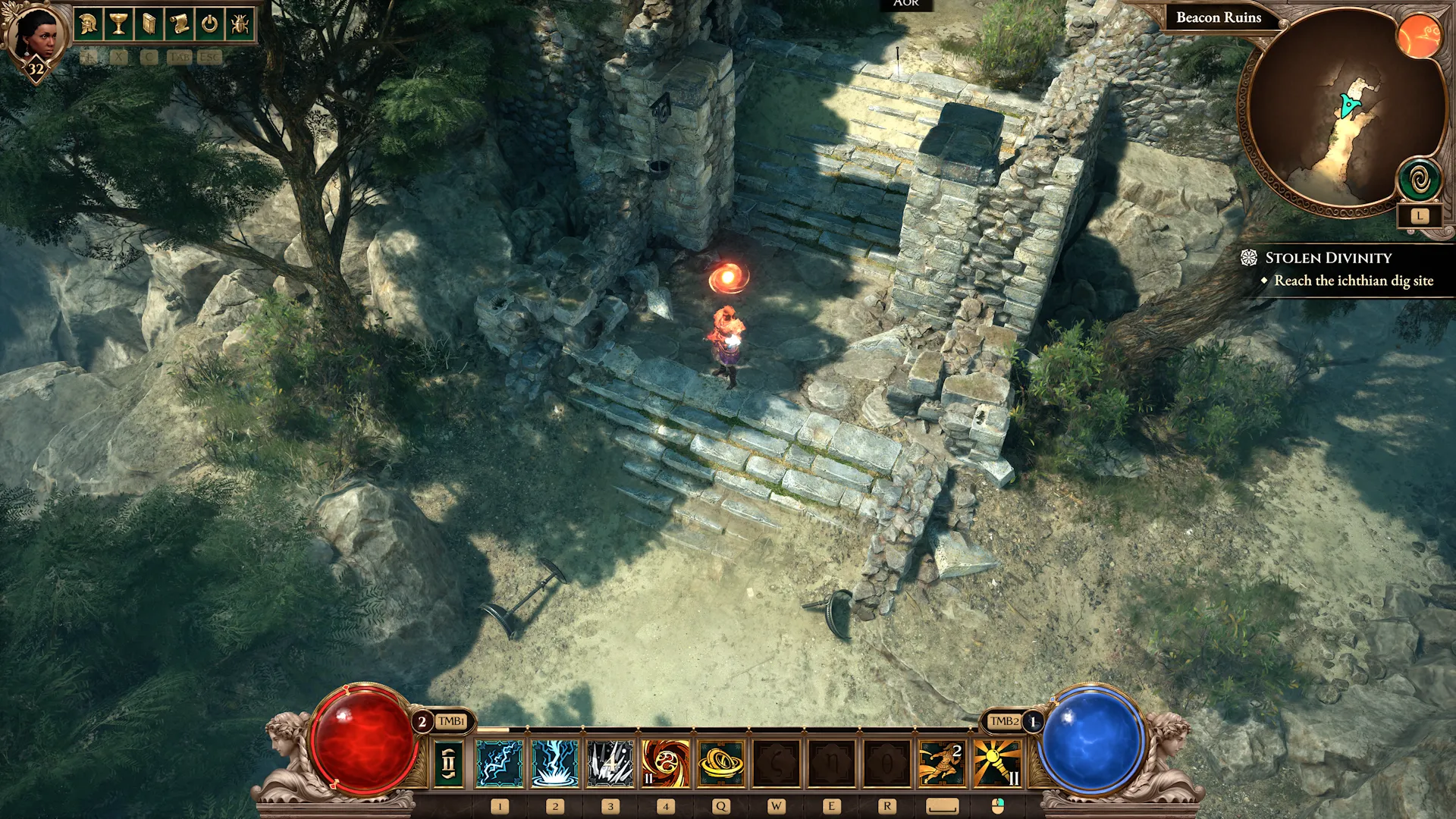The width and height of the screenshot is (1456, 819).
Task: Select the character portrait
Action: pos(36,34)
